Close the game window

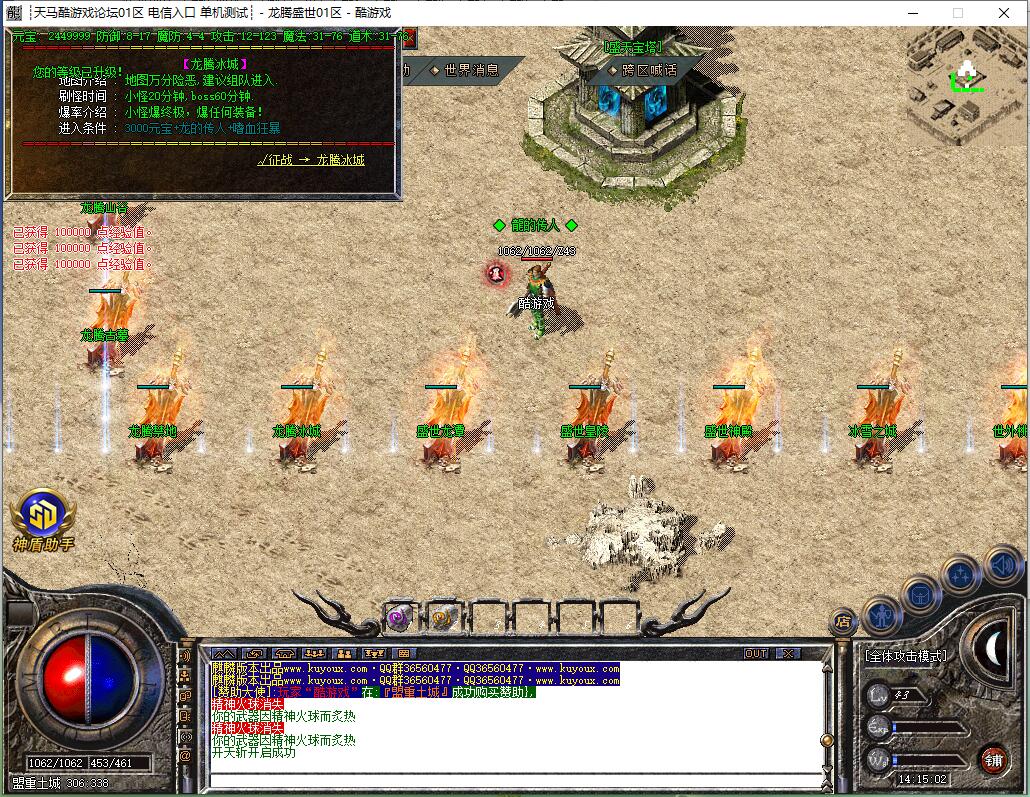[x=1005, y=13]
